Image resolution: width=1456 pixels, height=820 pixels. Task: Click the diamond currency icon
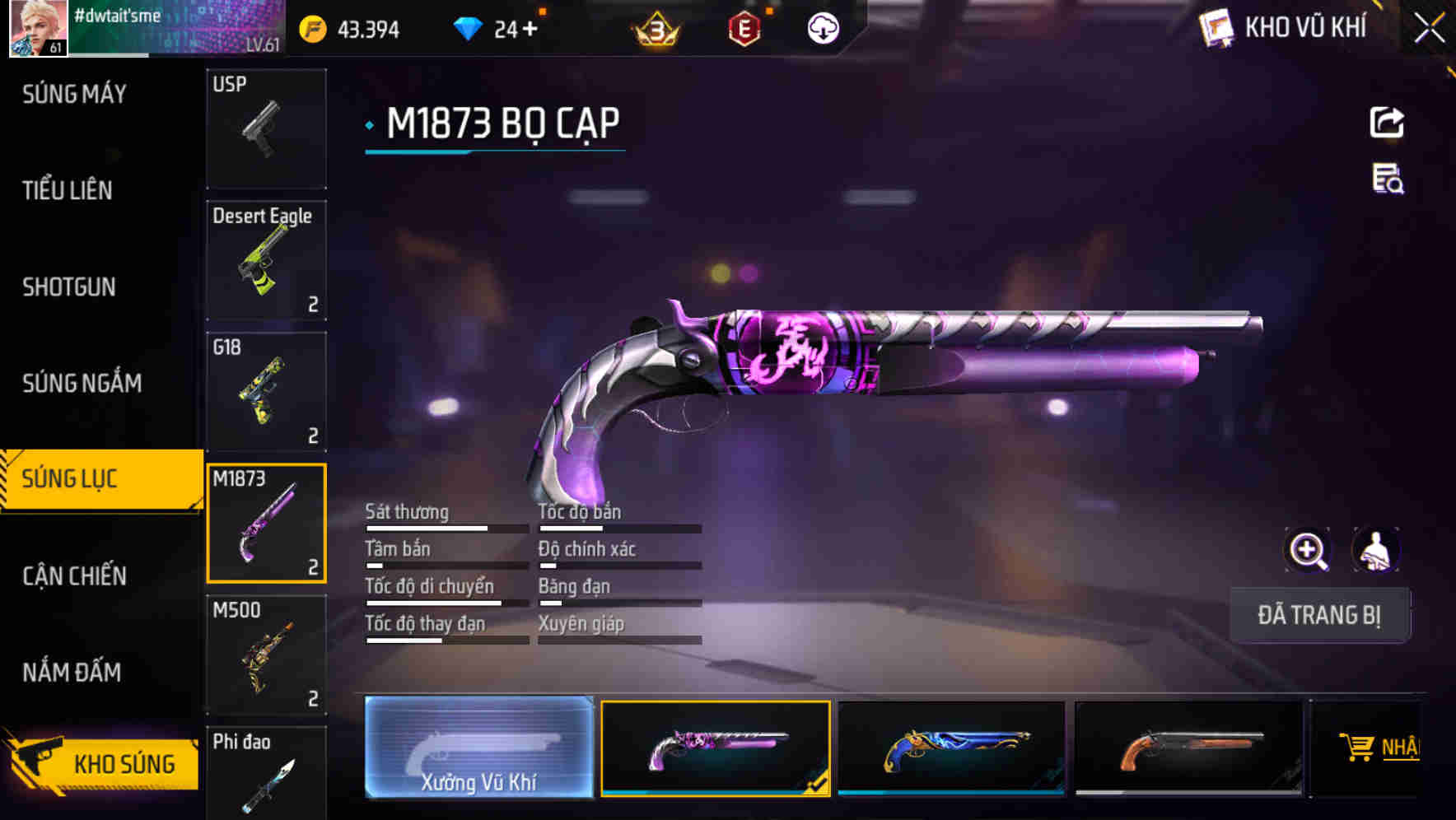click(469, 27)
